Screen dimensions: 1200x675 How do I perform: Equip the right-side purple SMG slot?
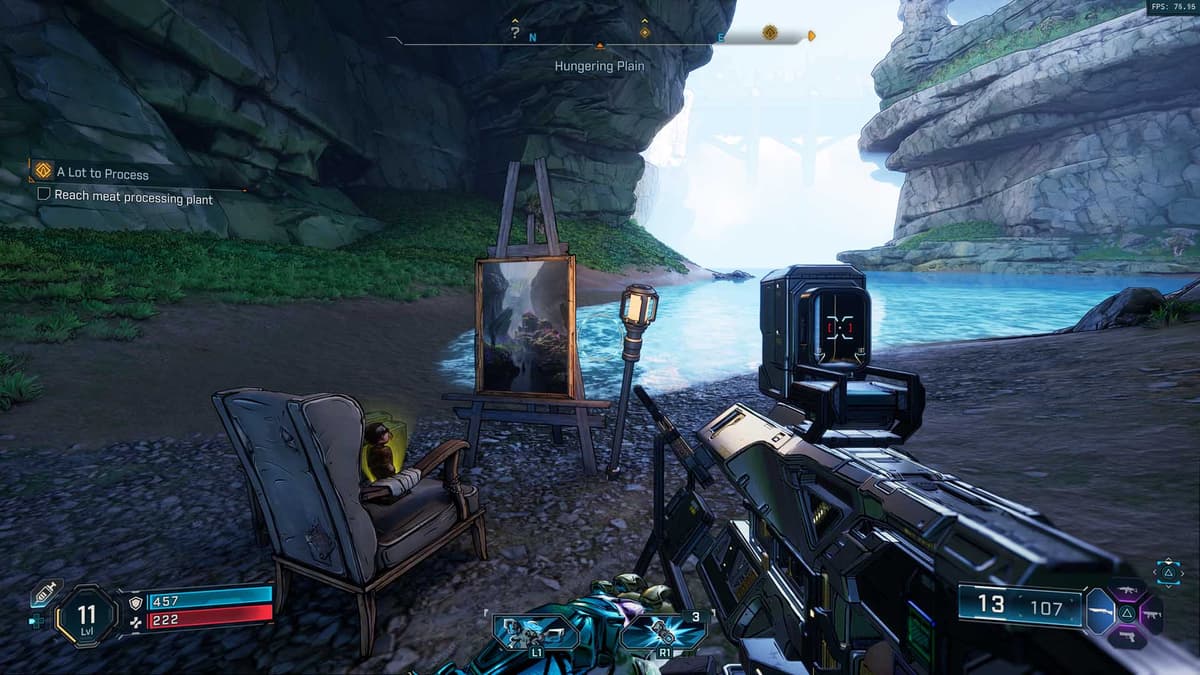[x=1151, y=613]
